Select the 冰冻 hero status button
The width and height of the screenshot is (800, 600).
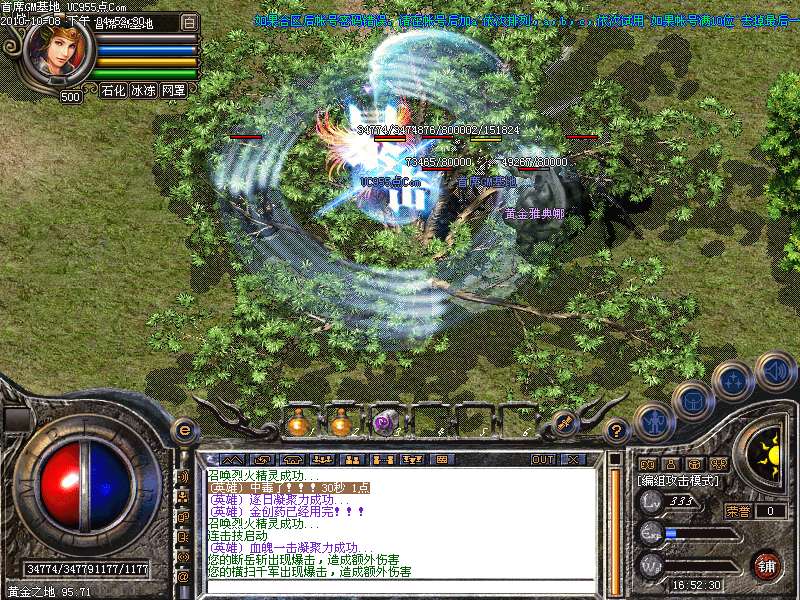point(143,90)
